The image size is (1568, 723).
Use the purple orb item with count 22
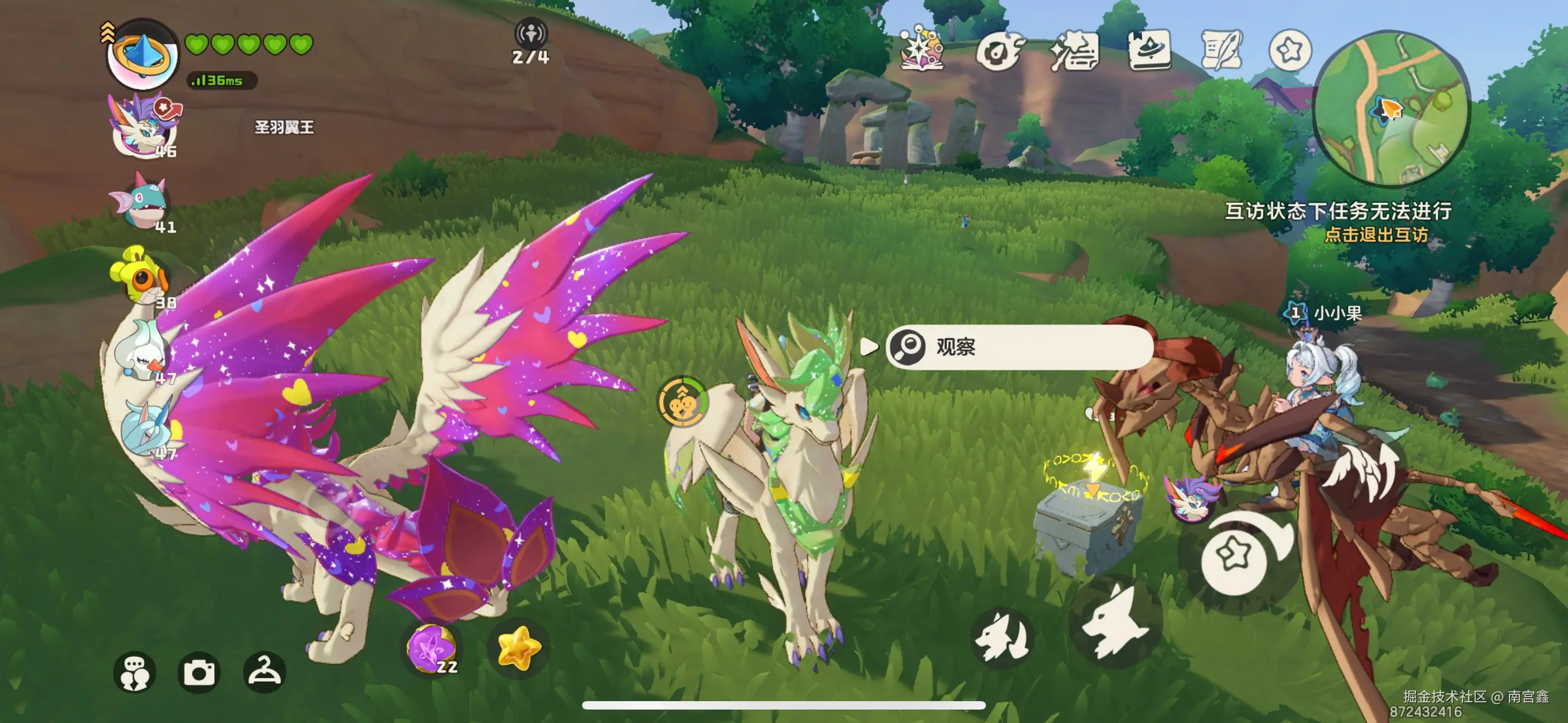(432, 648)
